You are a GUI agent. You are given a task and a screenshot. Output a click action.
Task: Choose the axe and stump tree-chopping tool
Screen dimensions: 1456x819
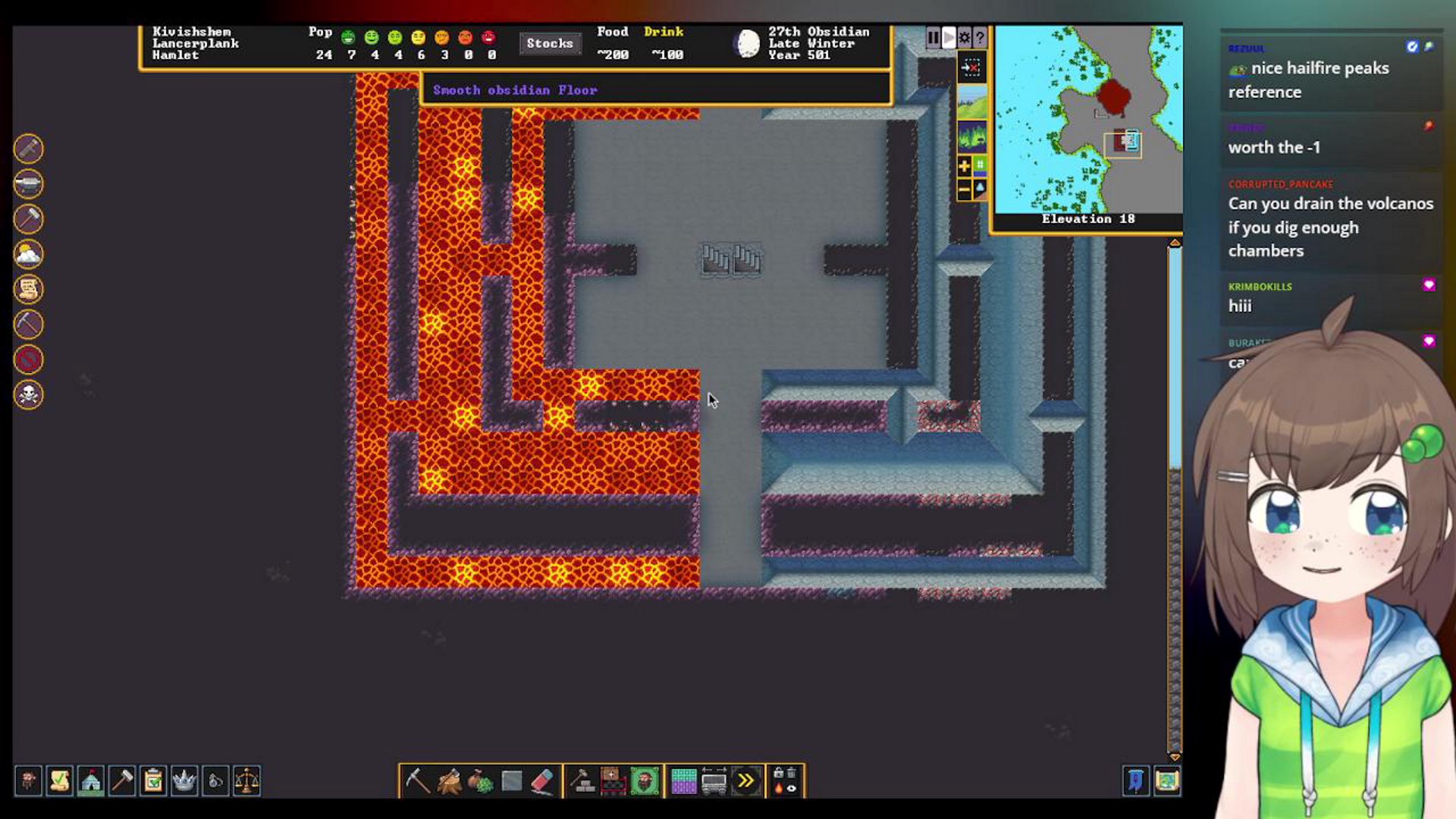[x=449, y=780]
